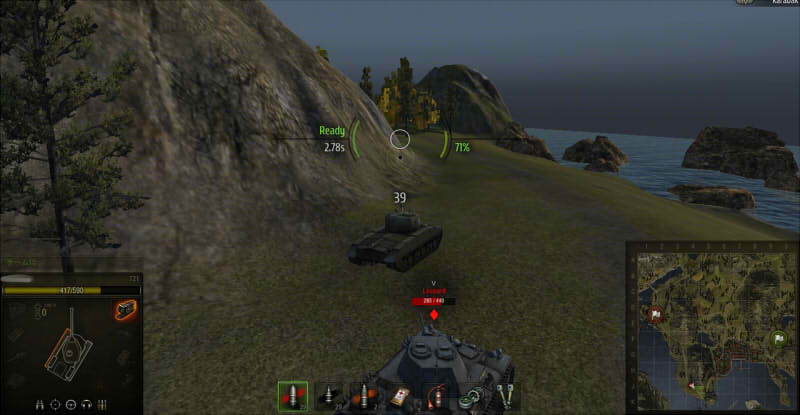The width and height of the screenshot is (800, 415).
Task: Click the binoculars crew icon in damage panel
Action: [x=38, y=404]
